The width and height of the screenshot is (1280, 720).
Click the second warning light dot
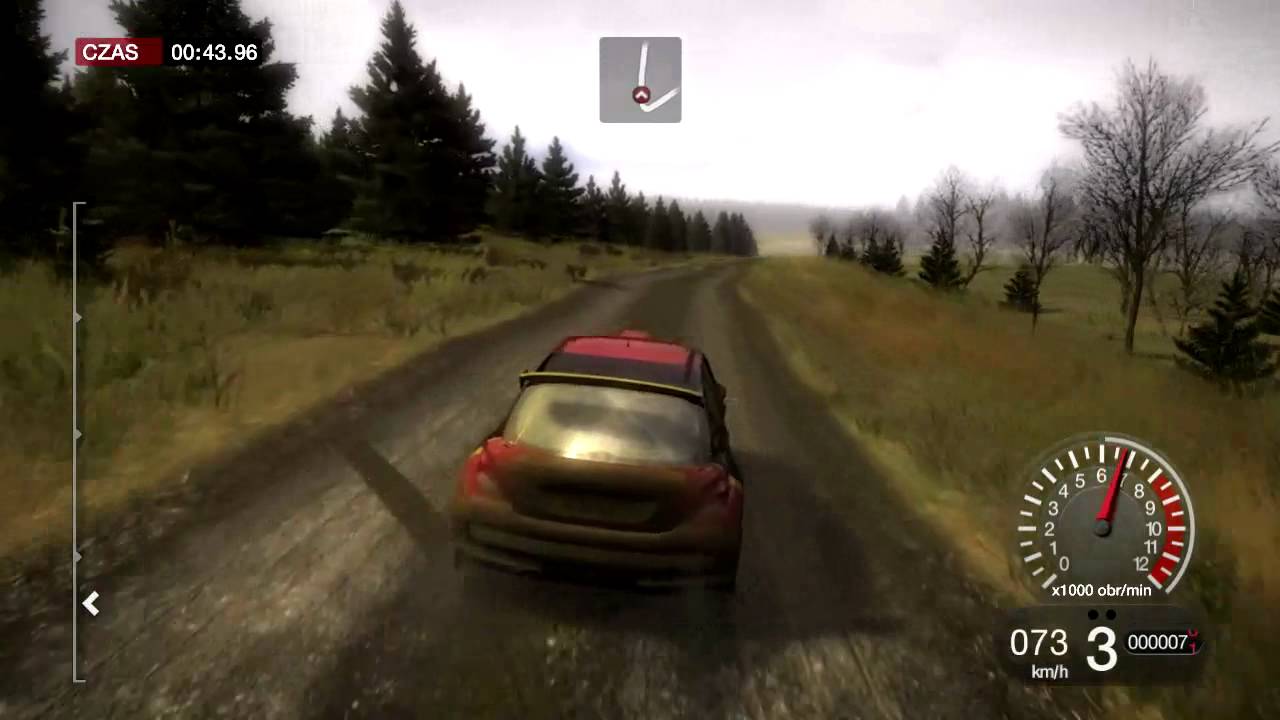[1112, 613]
